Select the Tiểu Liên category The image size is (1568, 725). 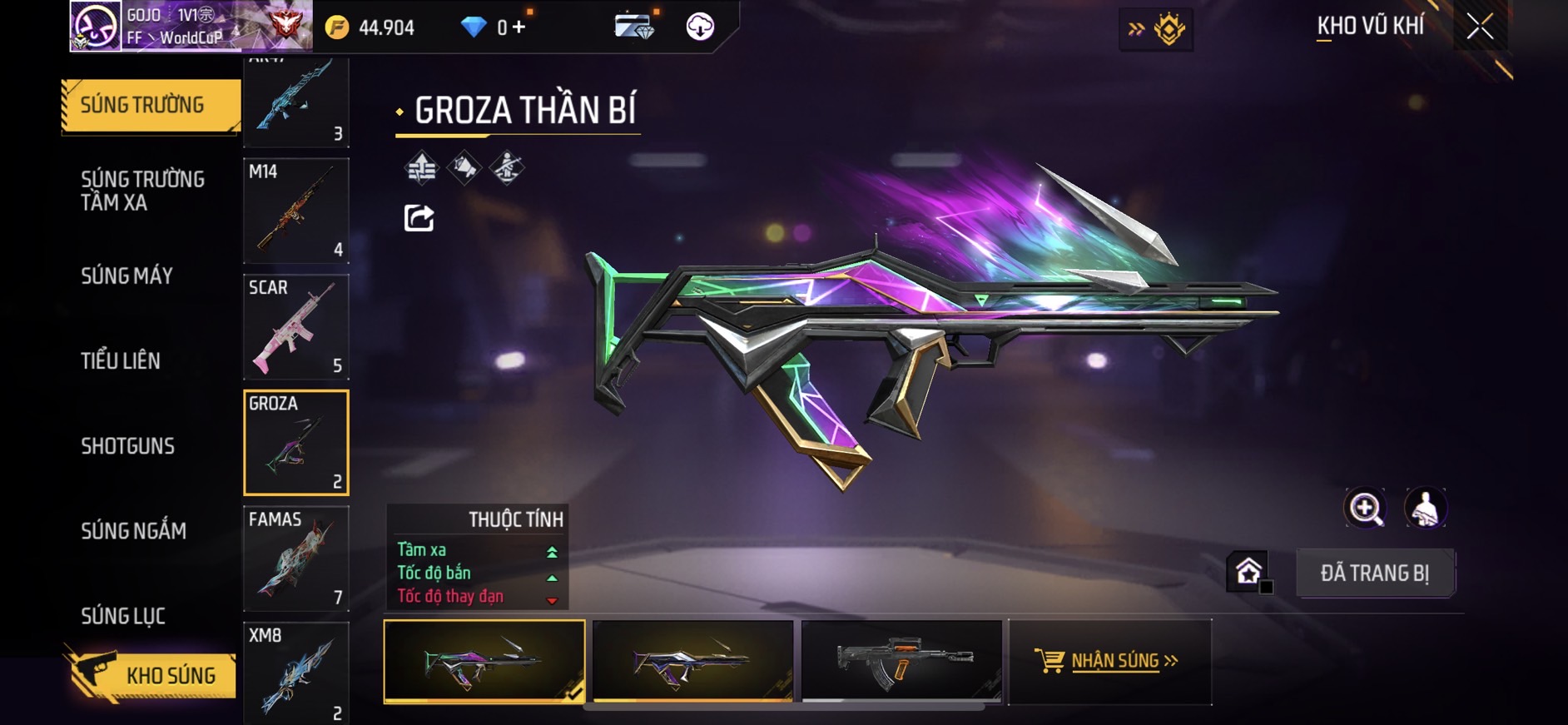pyautogui.click(x=121, y=361)
